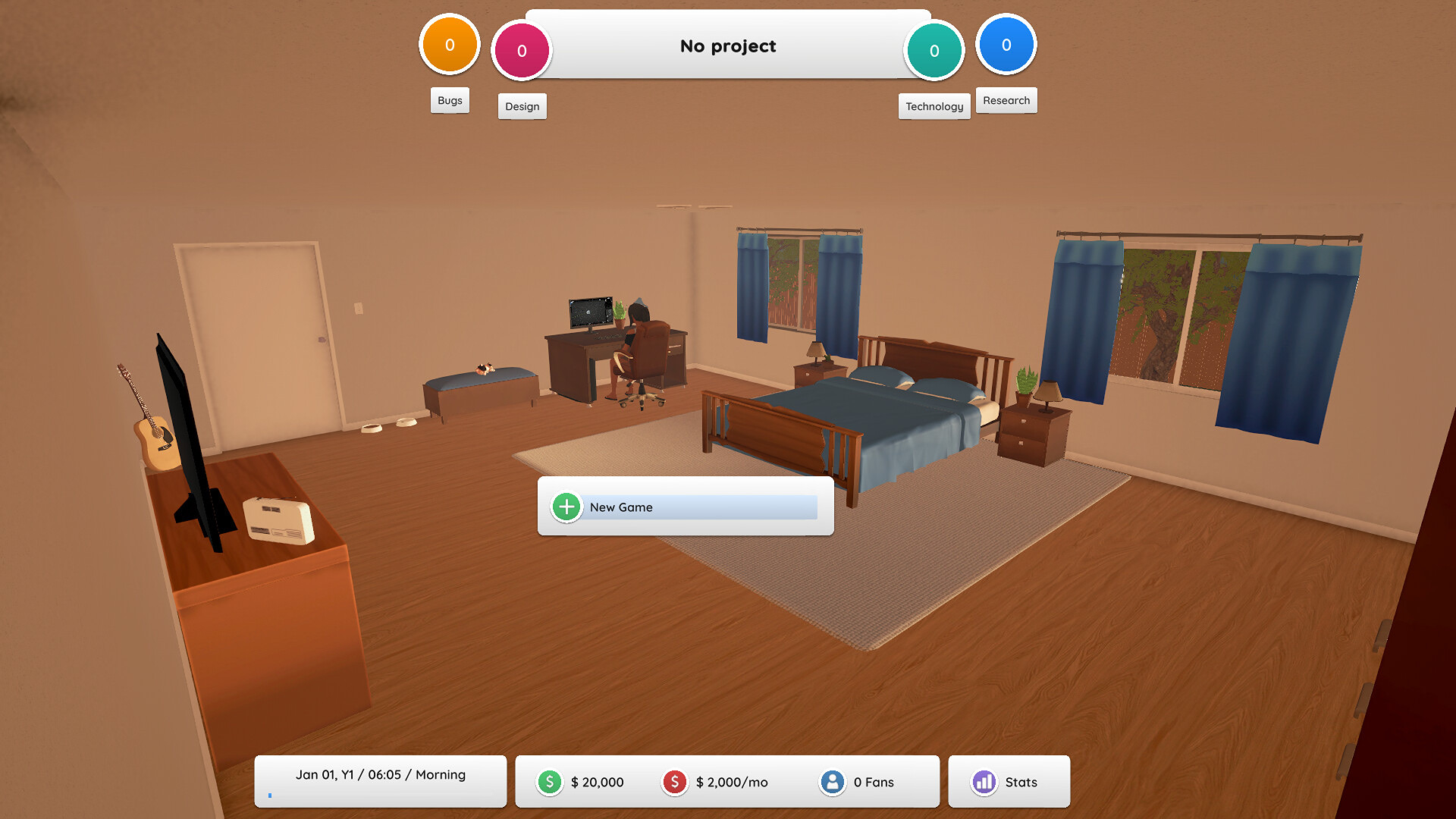The image size is (1456, 819).
Task: Click the teal Technology points bubble
Action: [934, 51]
